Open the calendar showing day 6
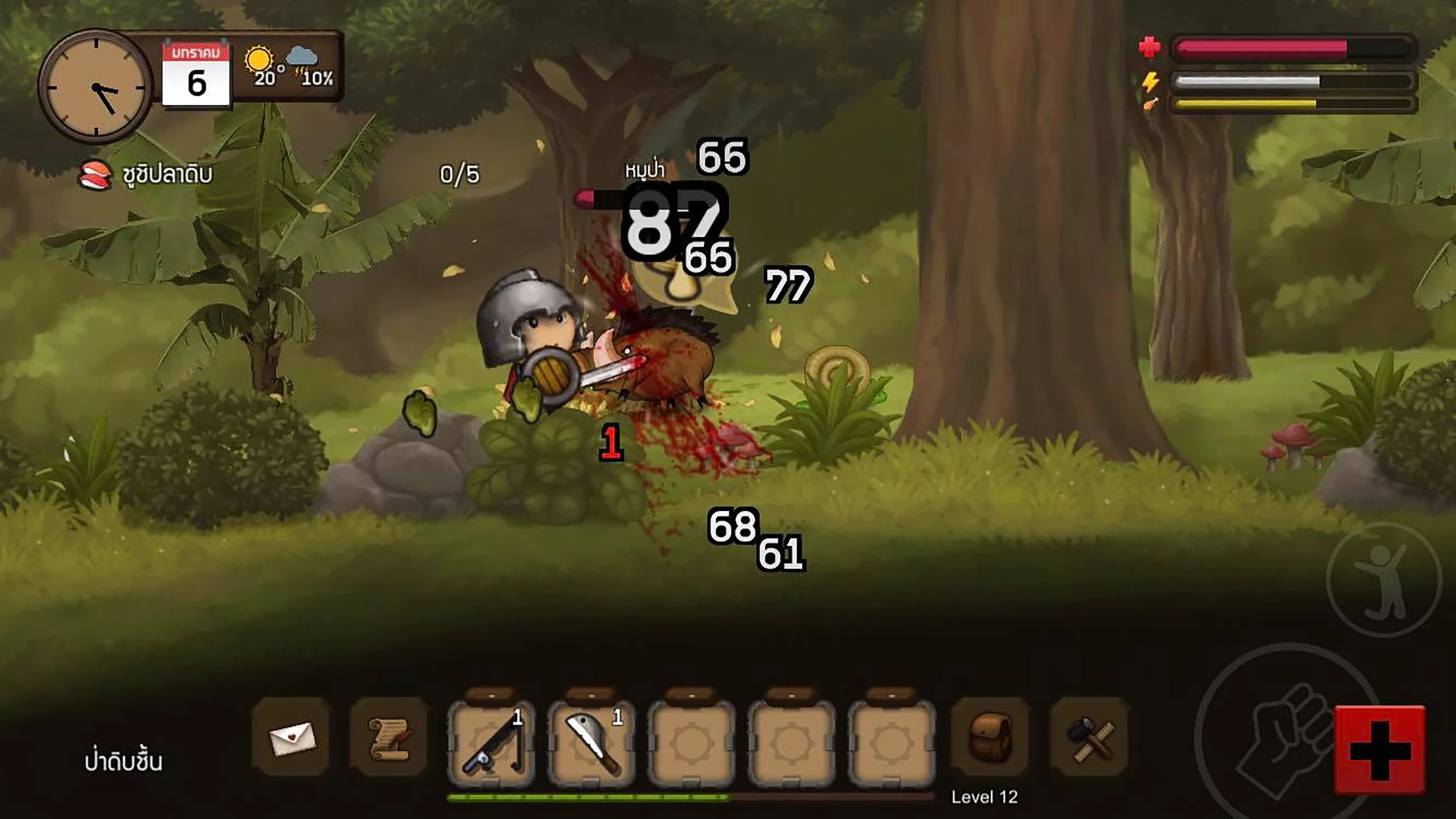This screenshot has height=819, width=1456. pyautogui.click(x=196, y=74)
